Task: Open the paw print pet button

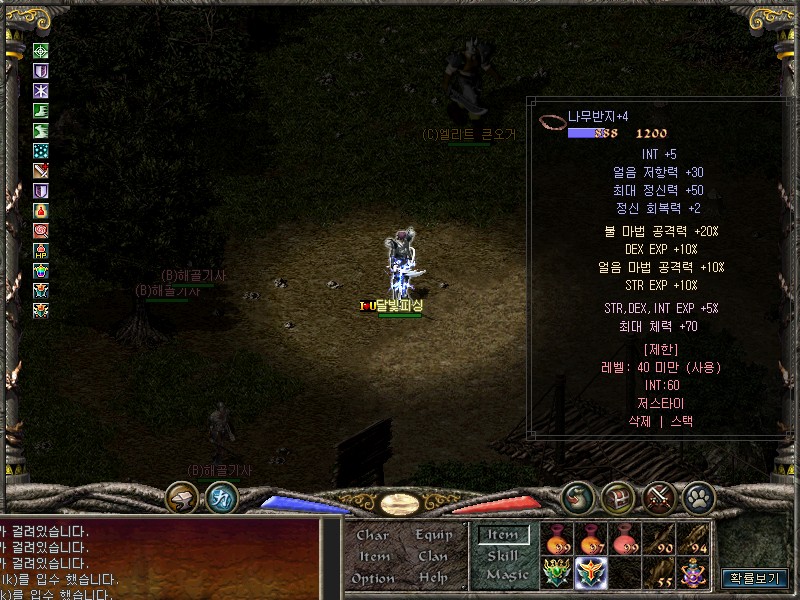Action: [698, 496]
